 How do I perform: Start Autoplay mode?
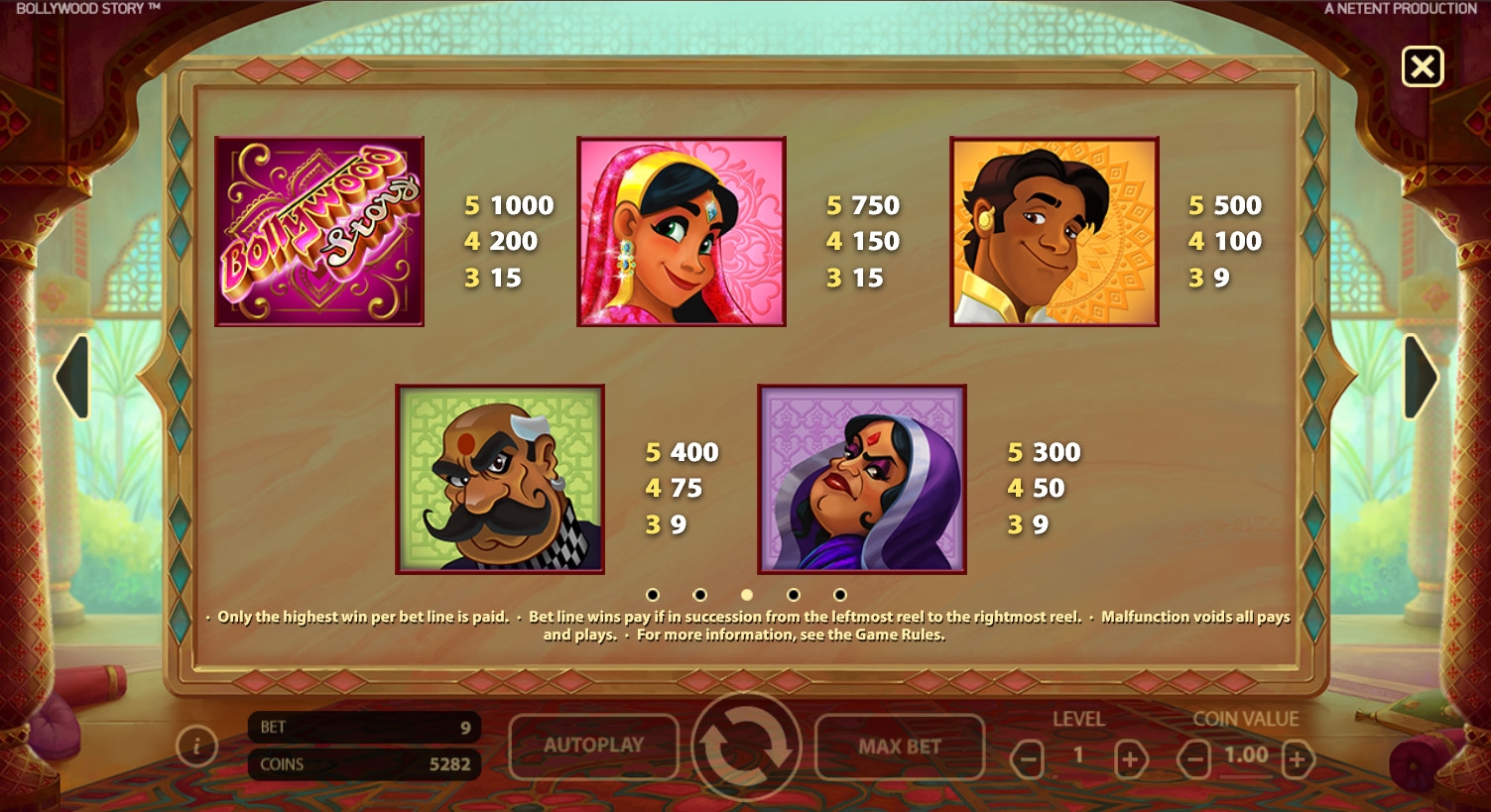593,746
